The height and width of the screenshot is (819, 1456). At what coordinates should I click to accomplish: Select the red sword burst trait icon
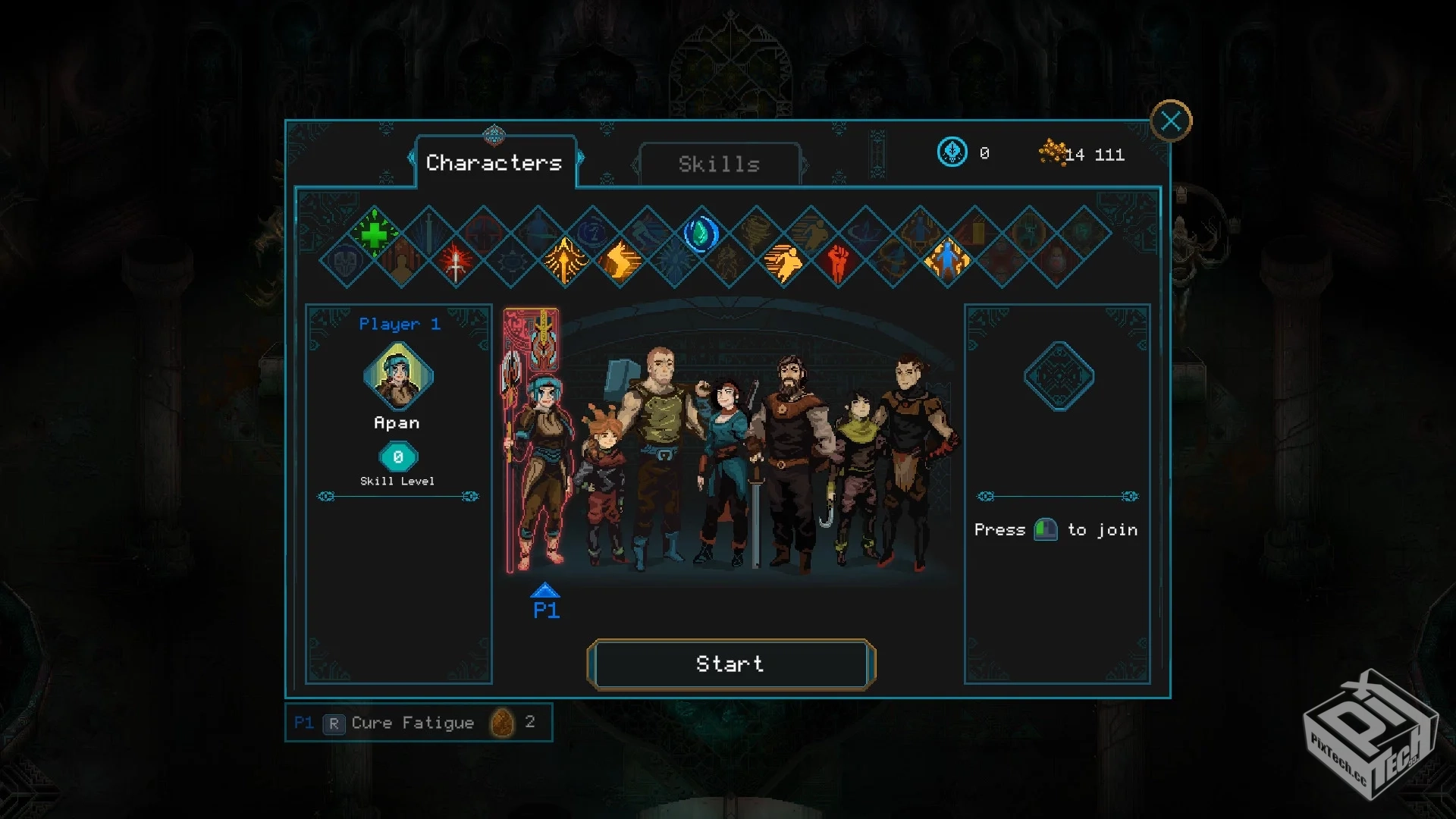(x=456, y=262)
